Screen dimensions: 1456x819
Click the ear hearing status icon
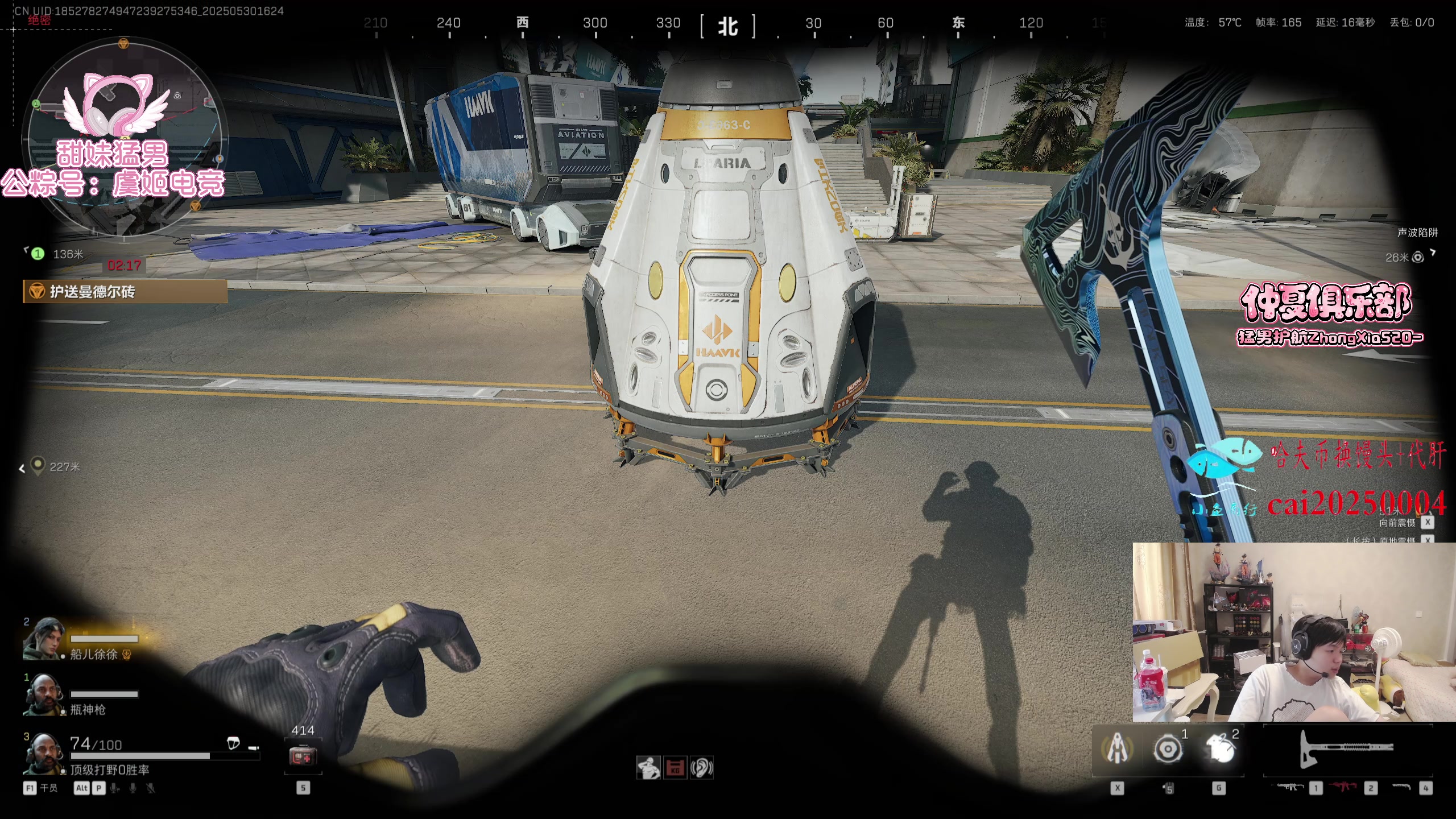[701, 768]
